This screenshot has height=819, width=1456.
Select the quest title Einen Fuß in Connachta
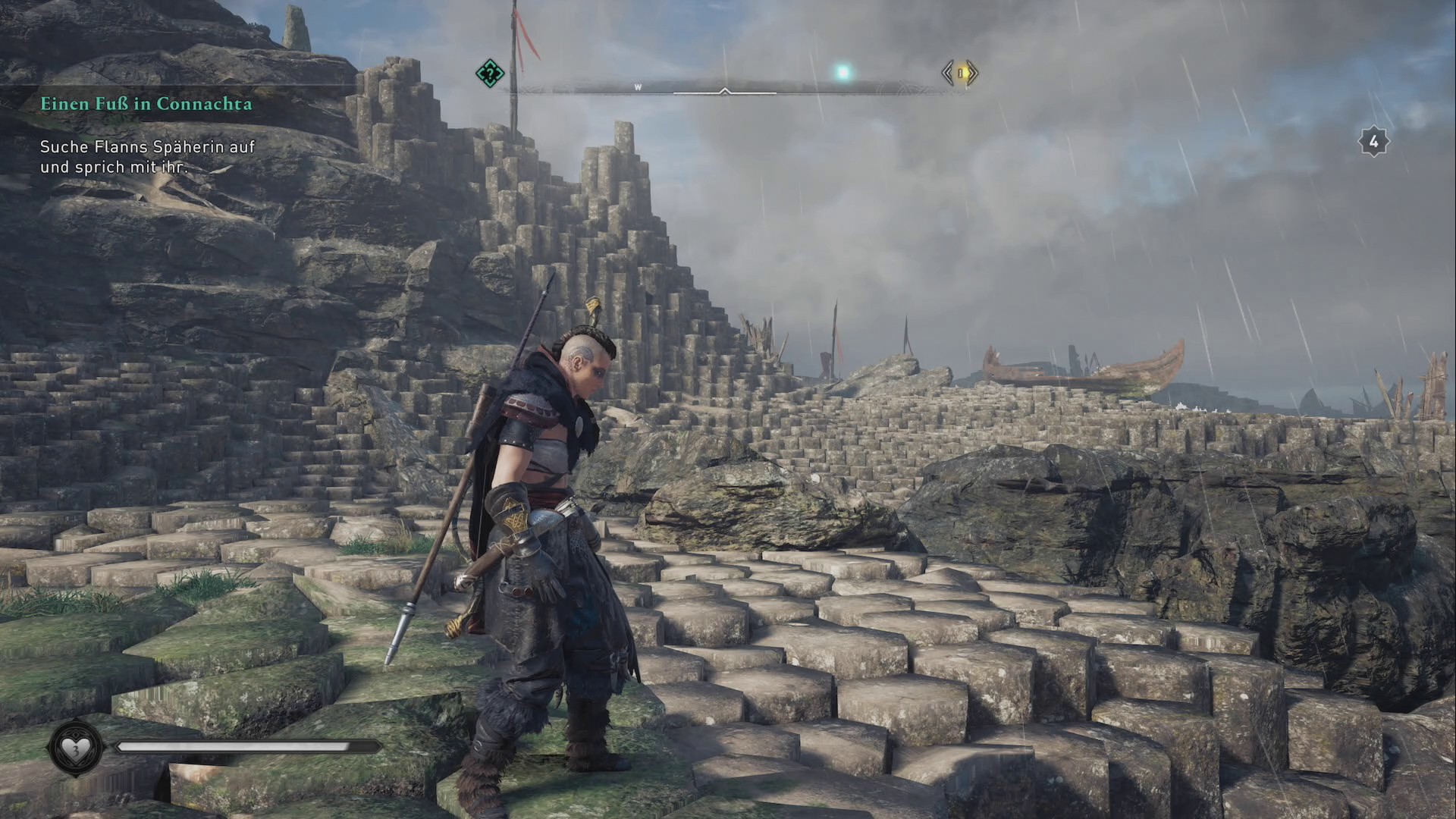146,104
